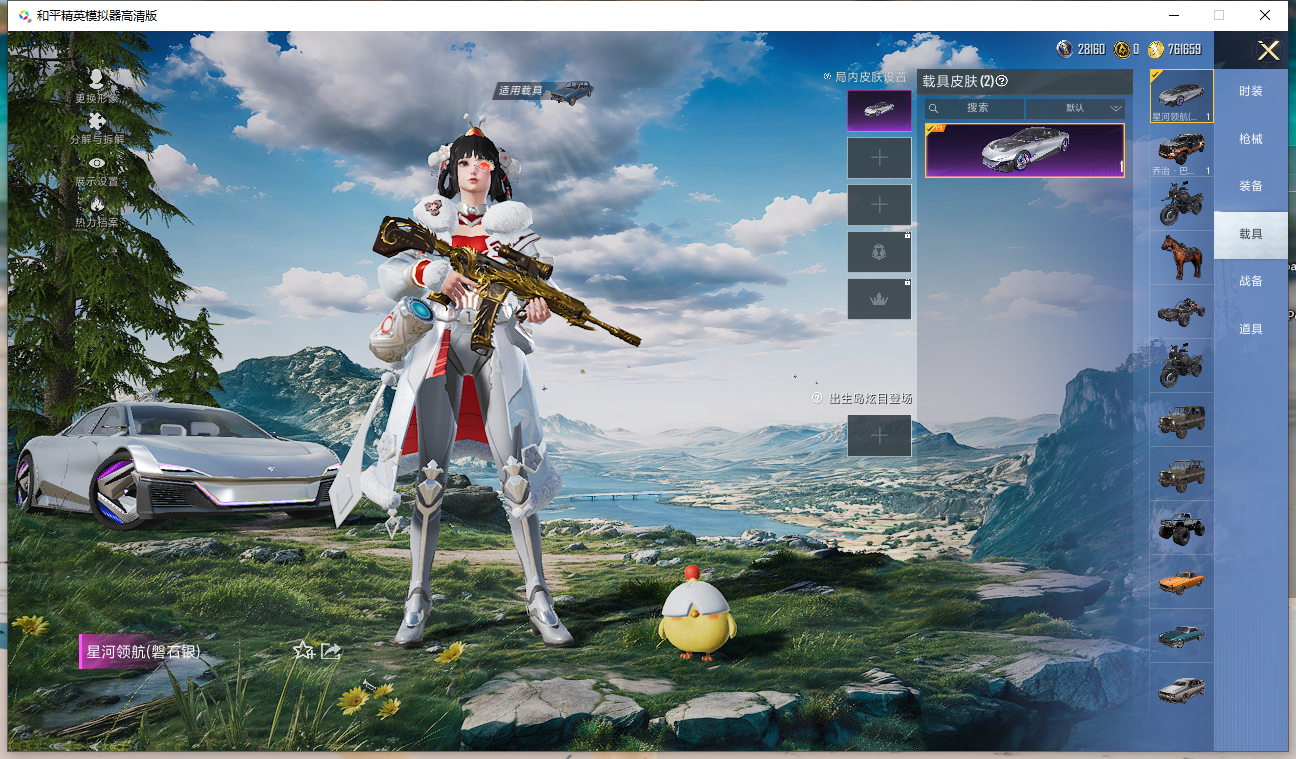Open 热力档案 heat archive
1296x759 pixels.
pos(97,211)
